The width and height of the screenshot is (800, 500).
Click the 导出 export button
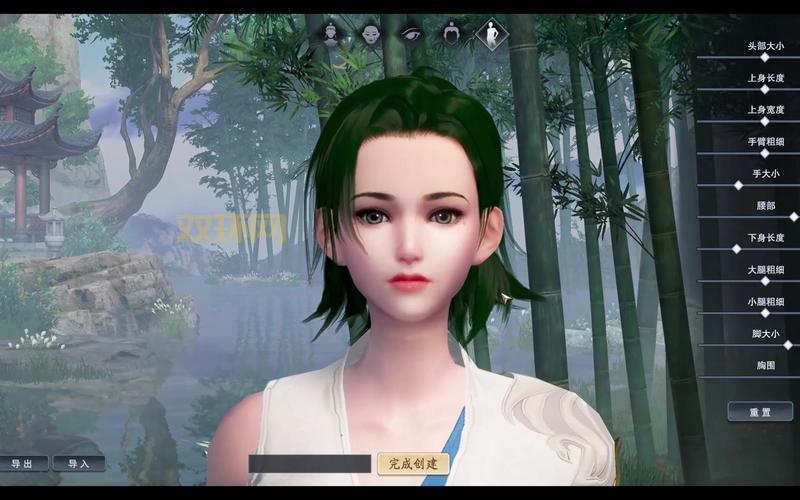[28, 464]
